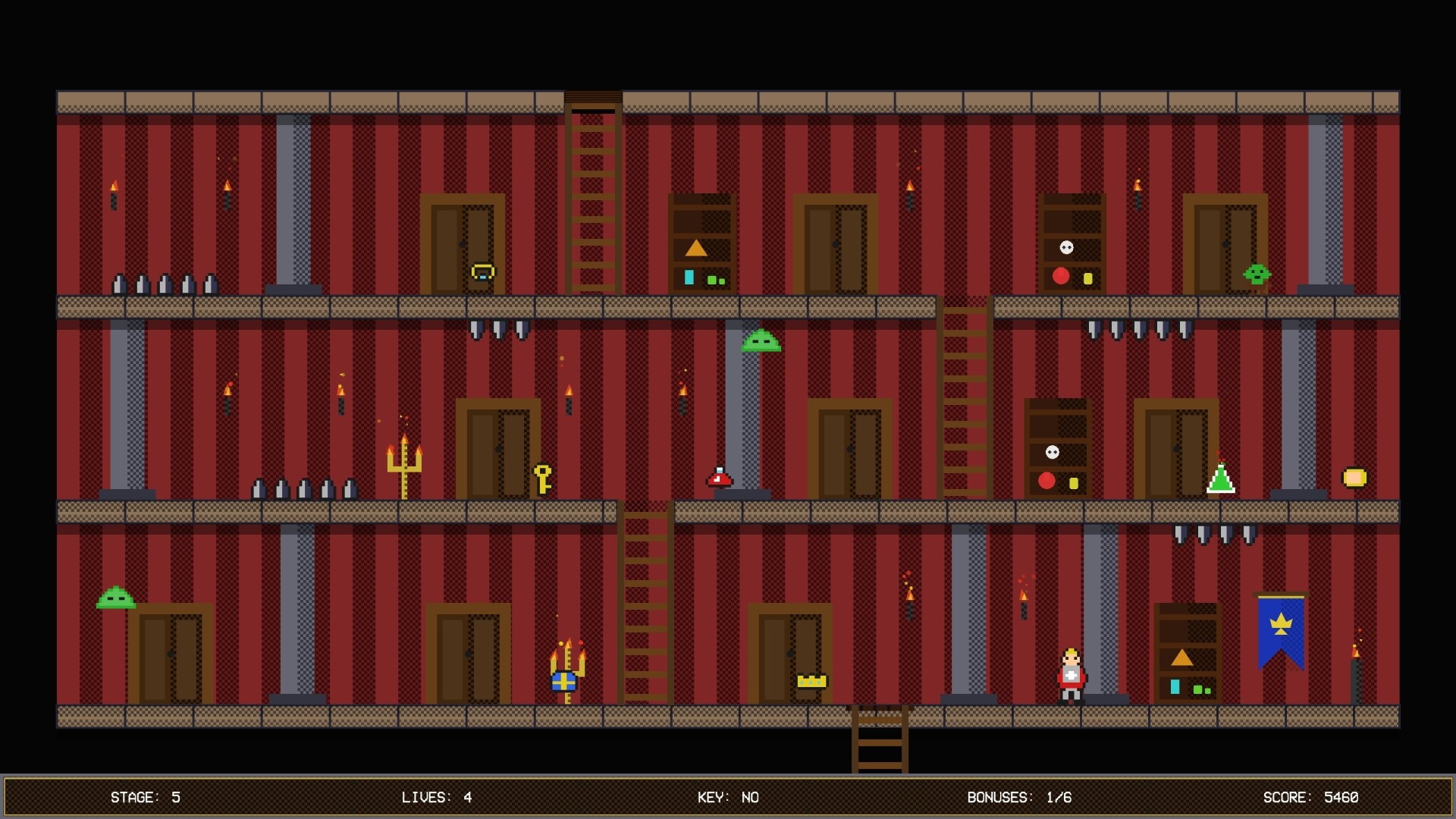Click the red apple on the middle-right shelf

[x=1047, y=479]
